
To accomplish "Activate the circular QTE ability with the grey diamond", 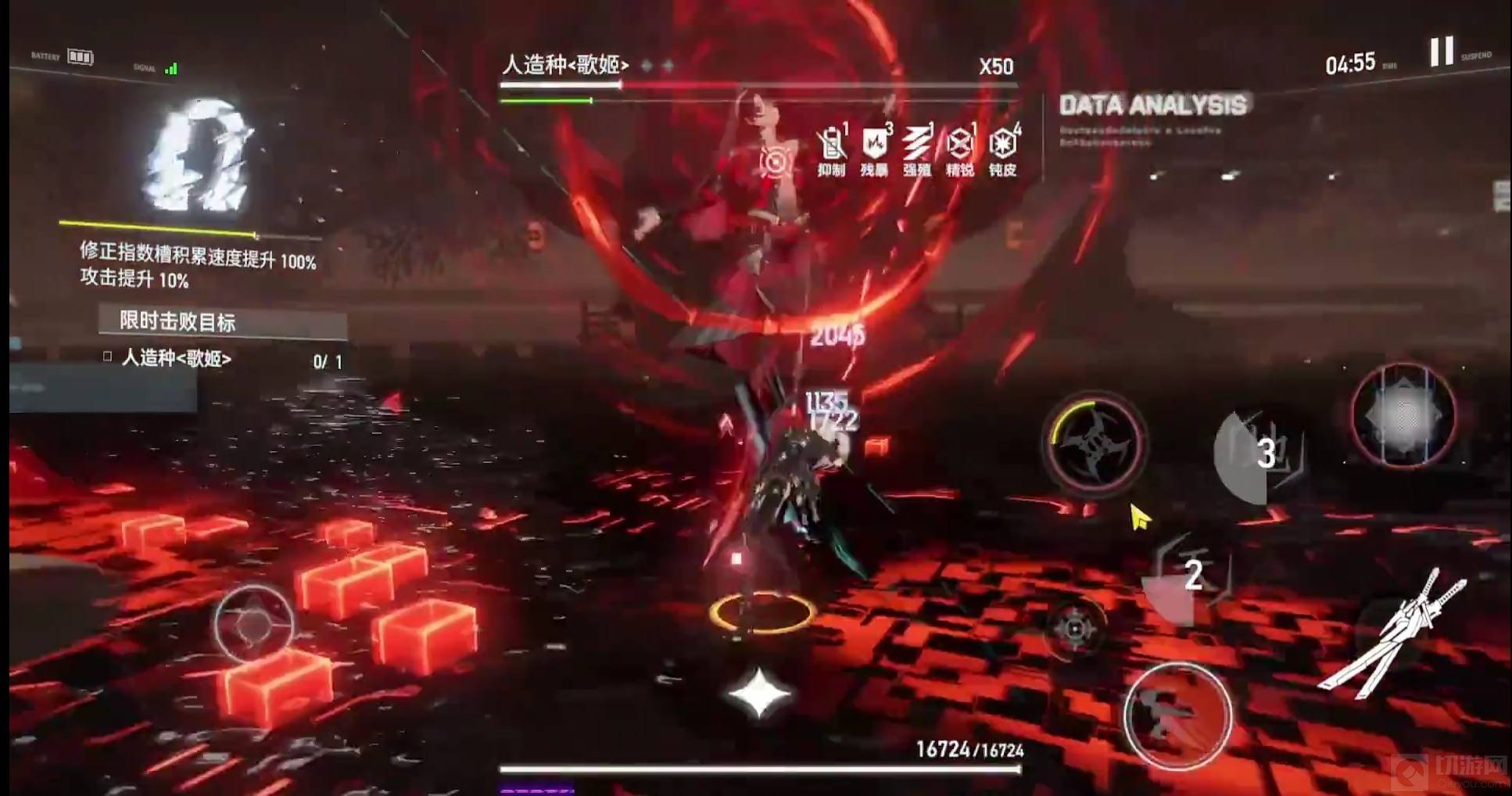I will click(1403, 417).
